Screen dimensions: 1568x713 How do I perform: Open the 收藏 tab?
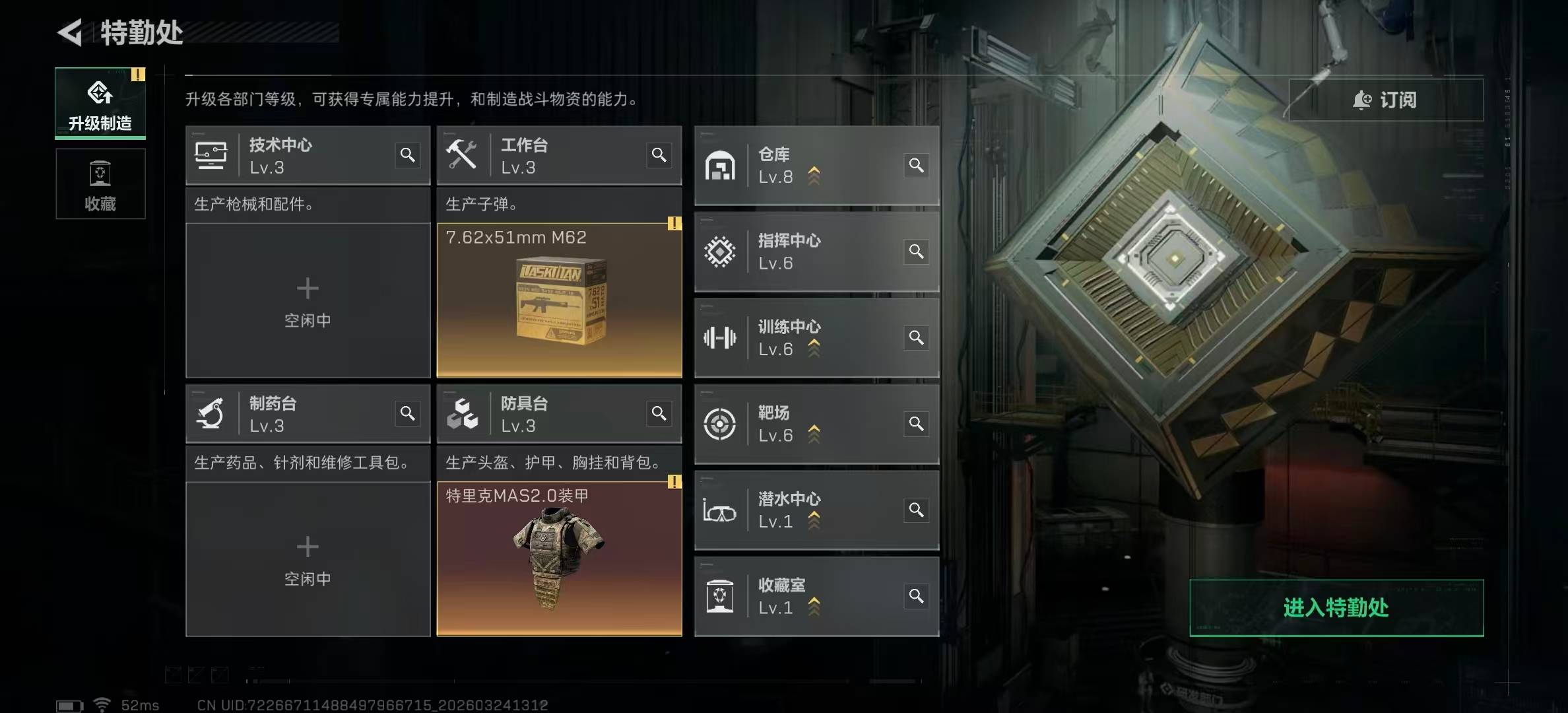click(100, 184)
